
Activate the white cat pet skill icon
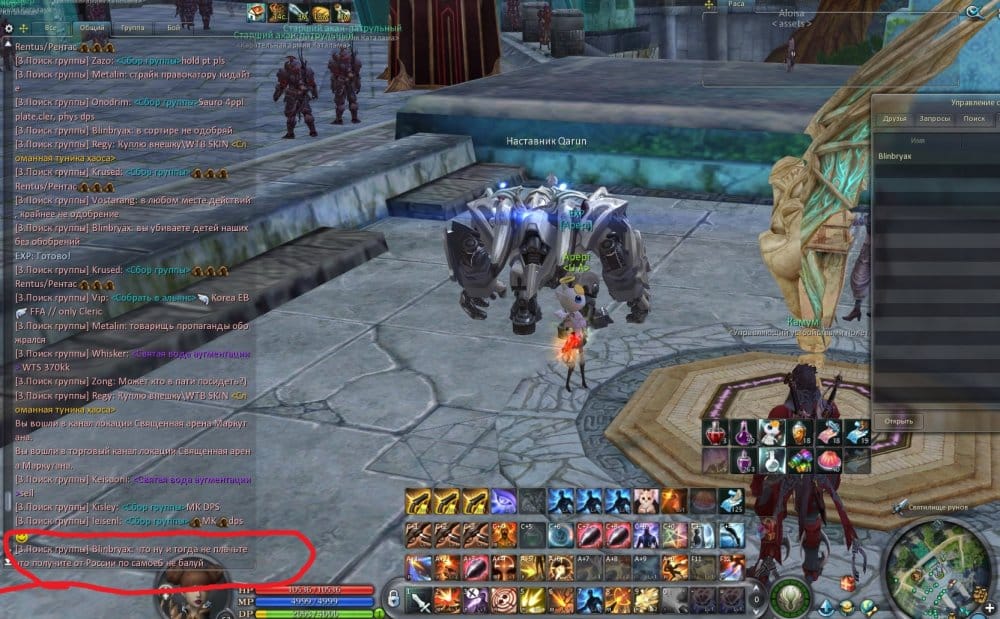(x=648, y=499)
